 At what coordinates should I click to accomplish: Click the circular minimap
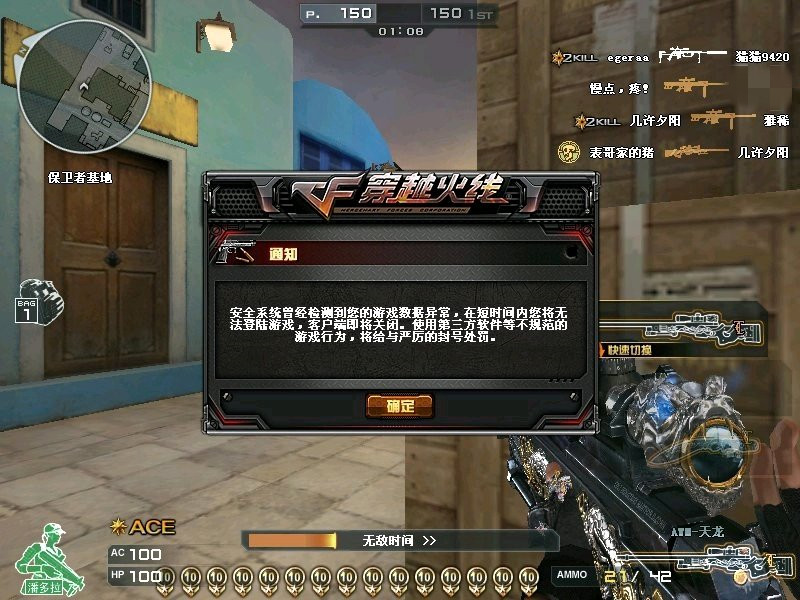point(85,86)
